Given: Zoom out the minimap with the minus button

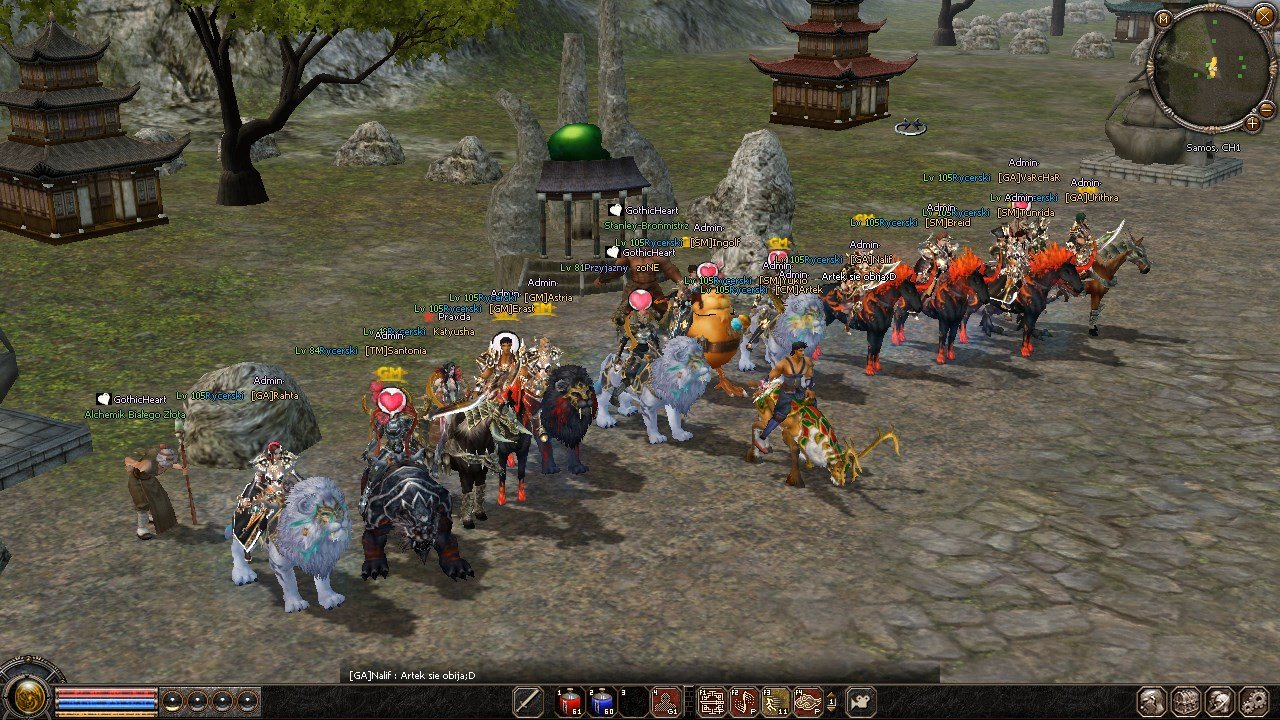Looking at the screenshot, I should click(1266, 108).
